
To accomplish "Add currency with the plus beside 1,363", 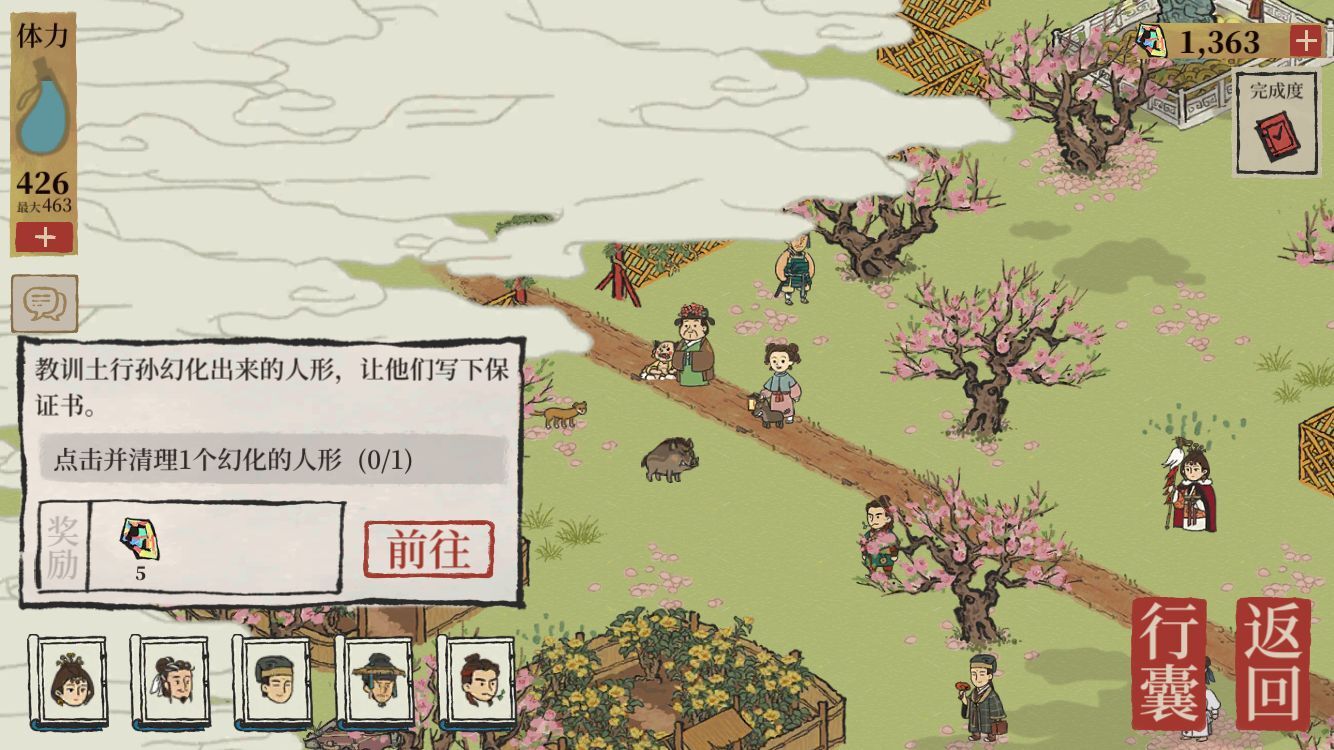I will tap(1304, 41).
